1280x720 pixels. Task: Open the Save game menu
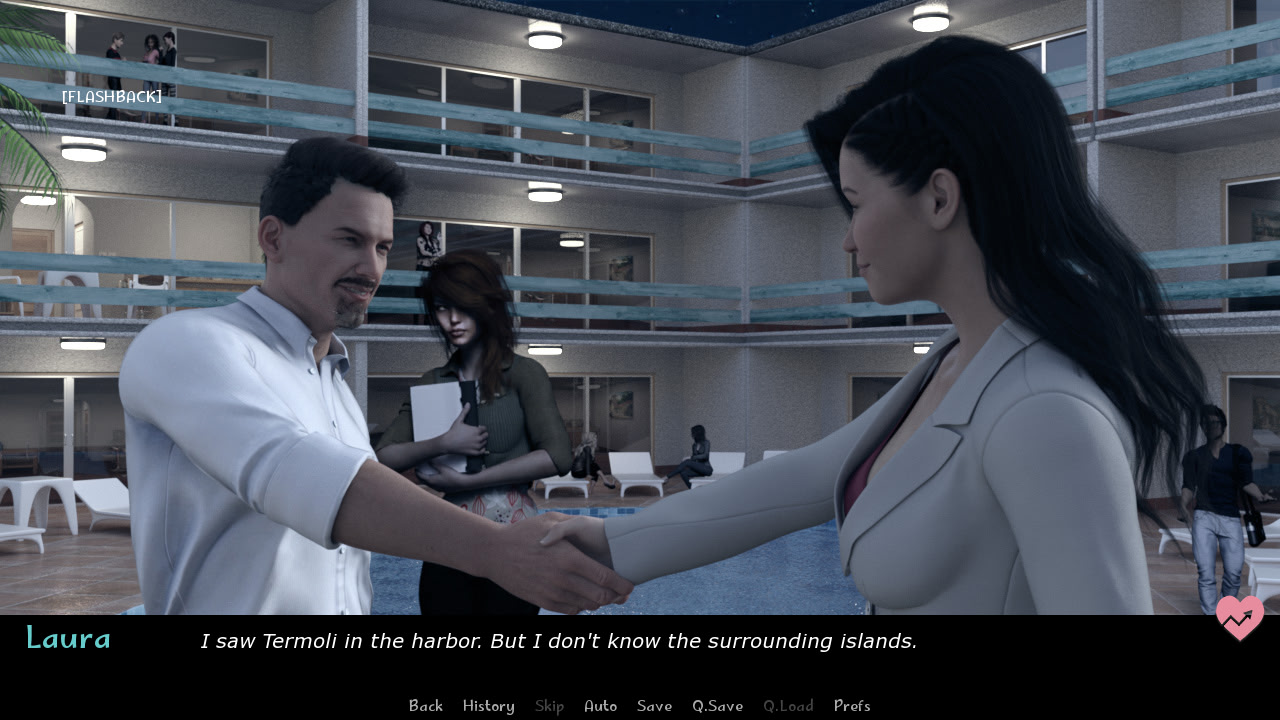pos(654,706)
